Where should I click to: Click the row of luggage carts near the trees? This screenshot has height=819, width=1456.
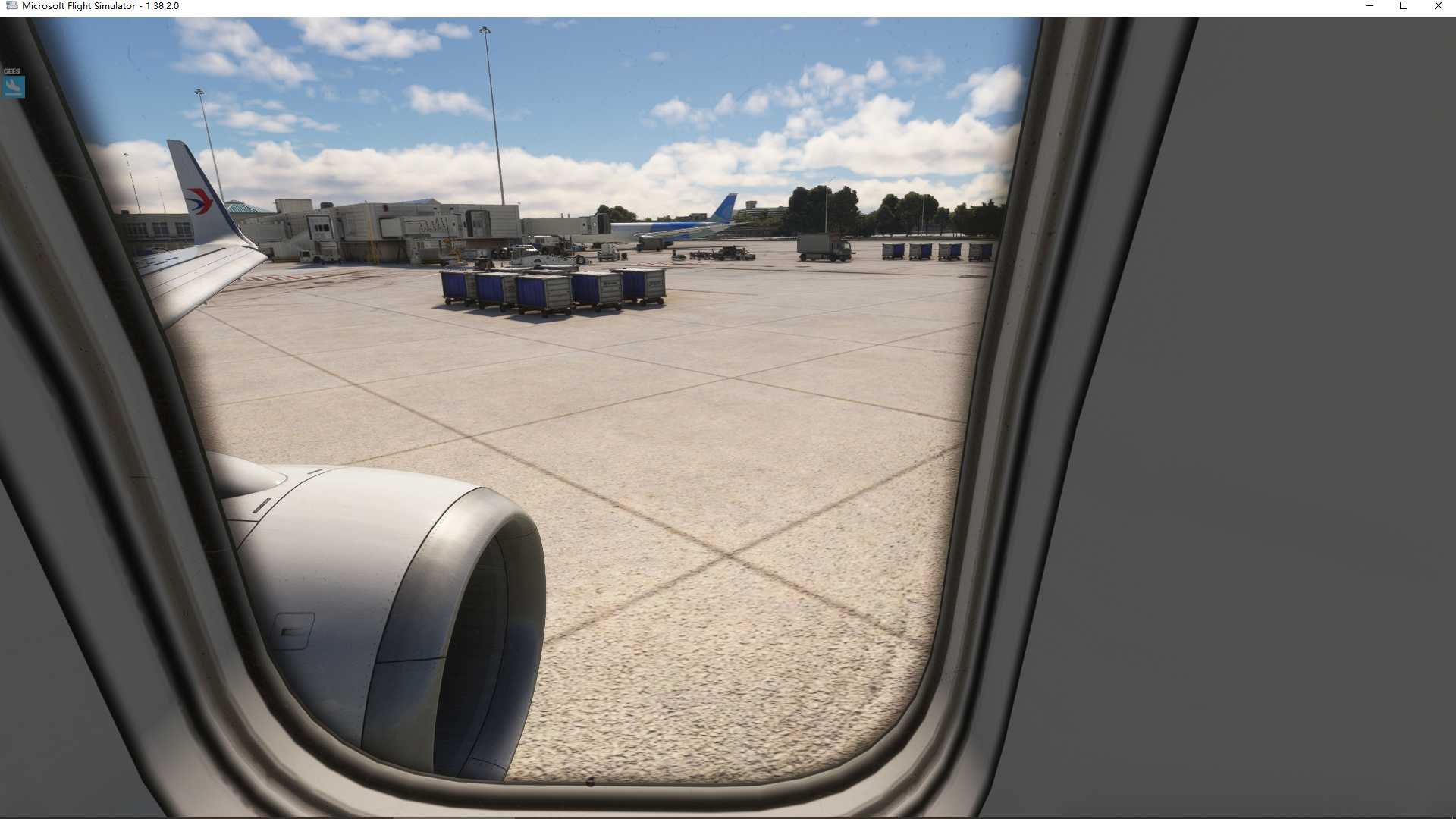click(933, 250)
